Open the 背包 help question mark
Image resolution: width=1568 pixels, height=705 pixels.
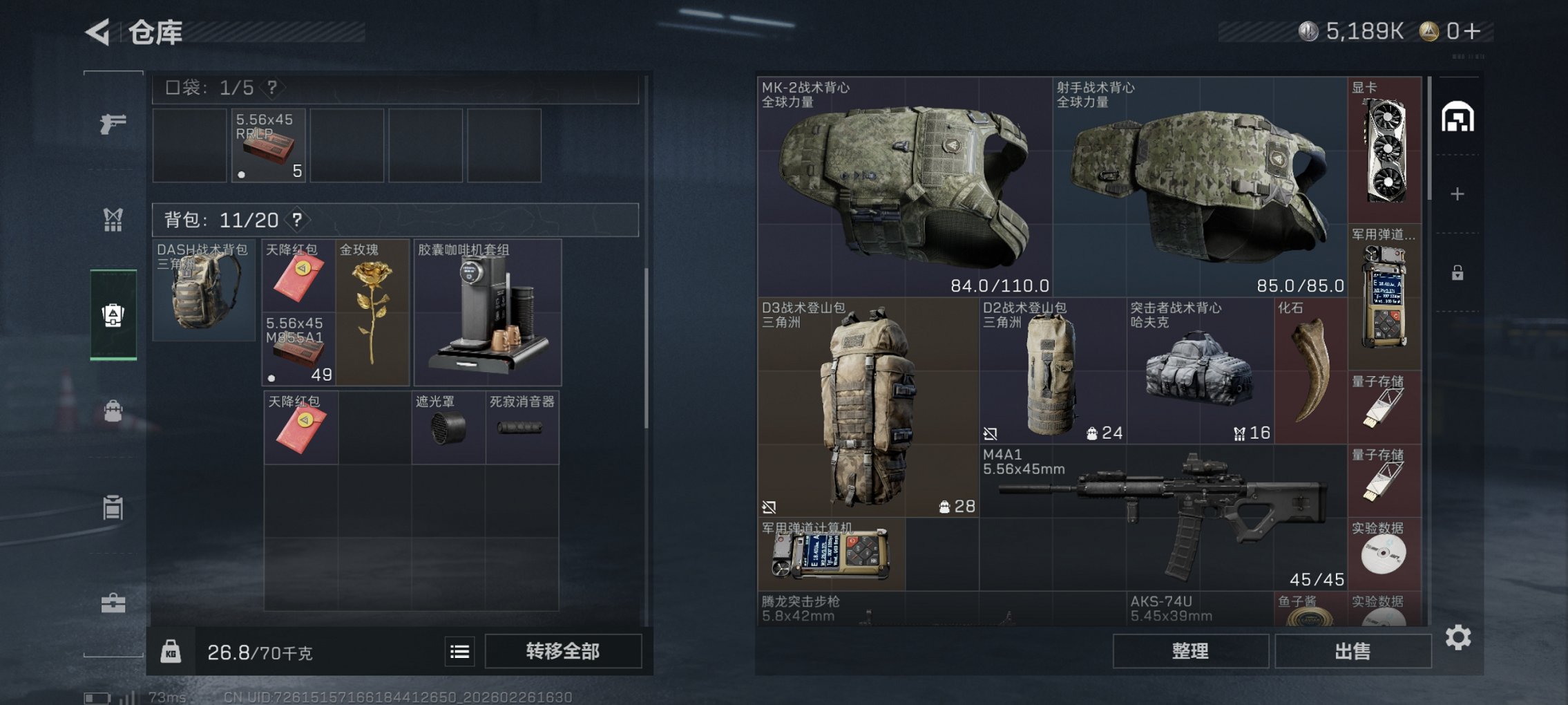point(297,220)
